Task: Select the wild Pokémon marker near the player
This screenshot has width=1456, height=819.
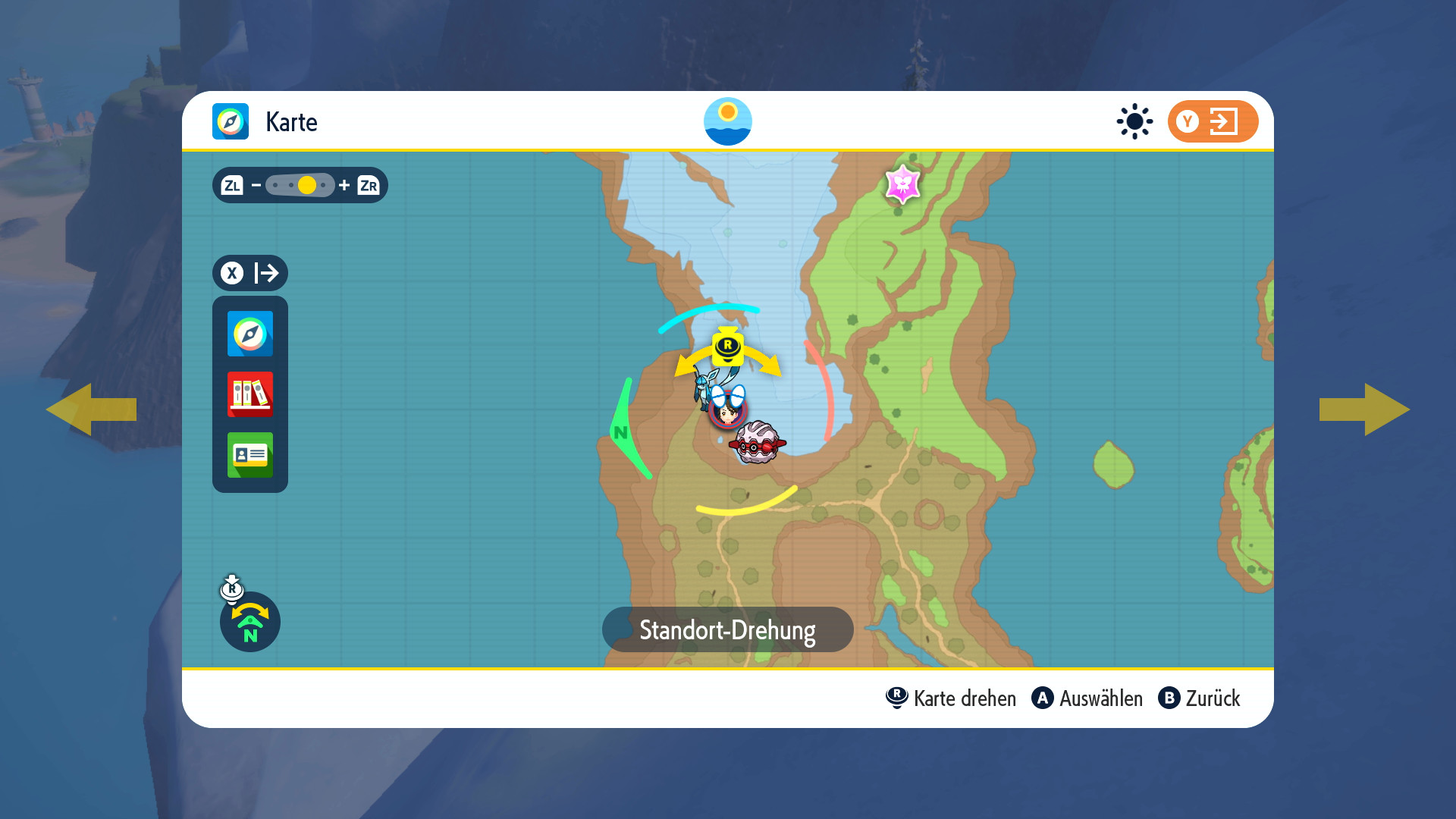Action: point(757,442)
